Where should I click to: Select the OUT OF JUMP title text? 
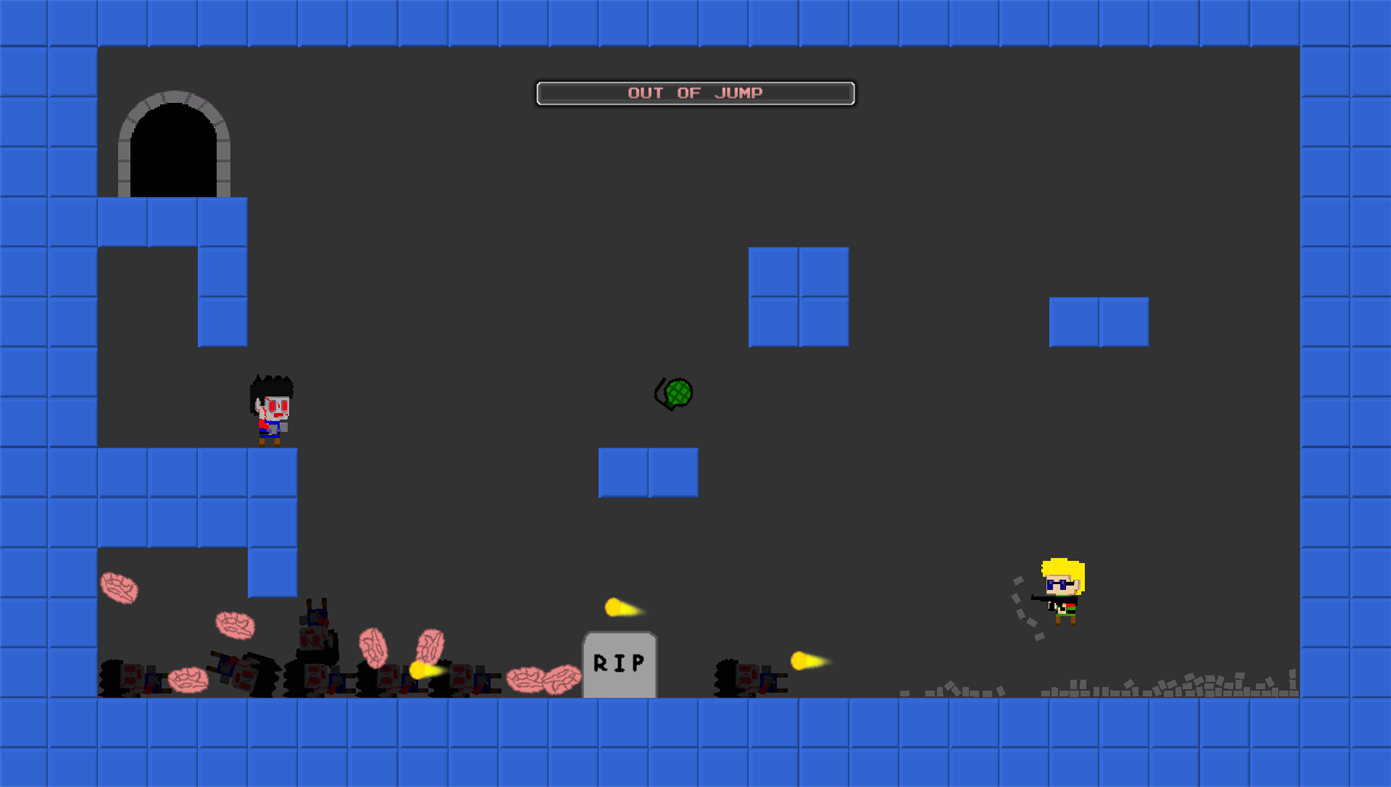[695, 91]
